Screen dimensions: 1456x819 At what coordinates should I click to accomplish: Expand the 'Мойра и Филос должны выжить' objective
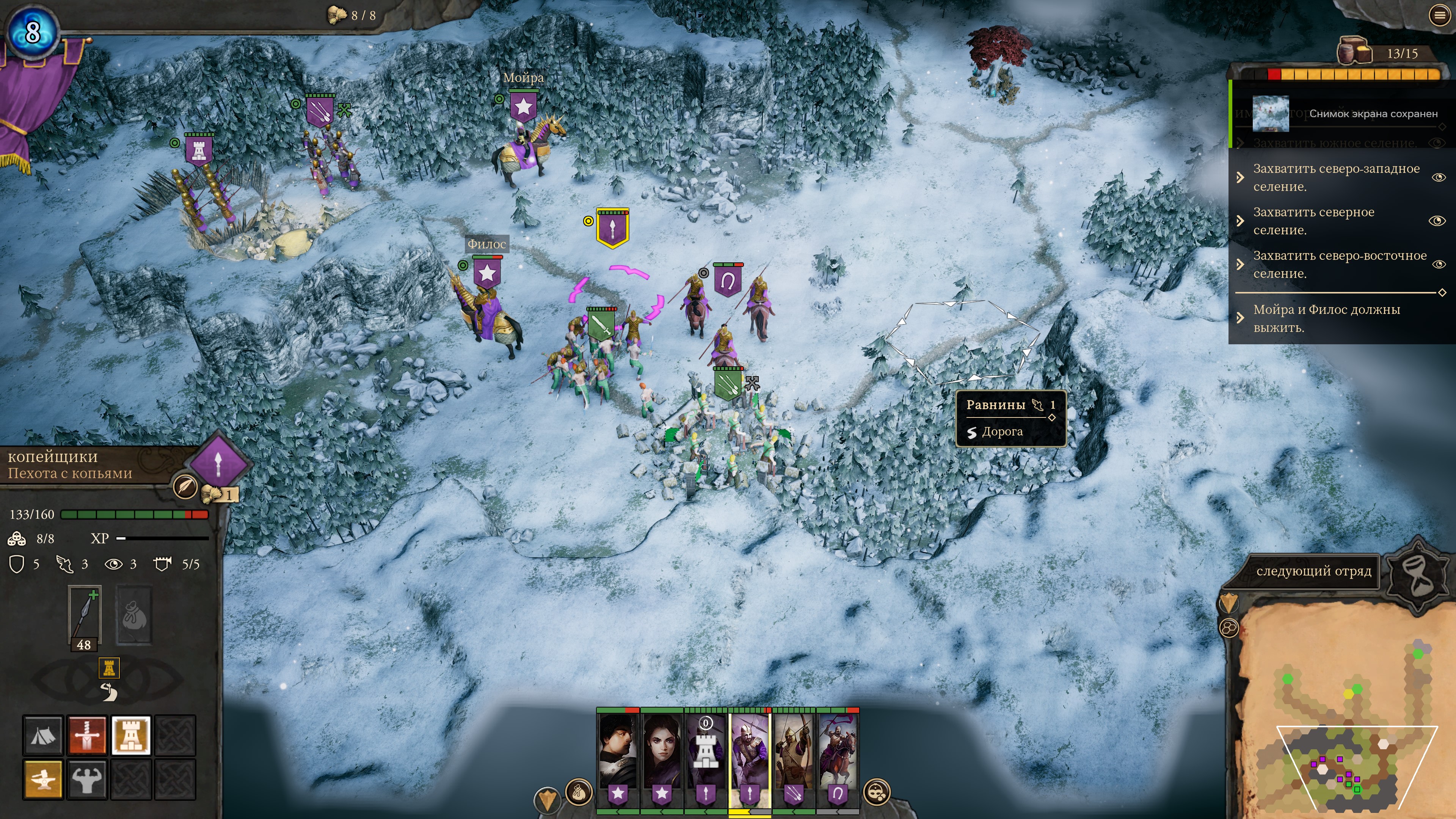[1240, 318]
